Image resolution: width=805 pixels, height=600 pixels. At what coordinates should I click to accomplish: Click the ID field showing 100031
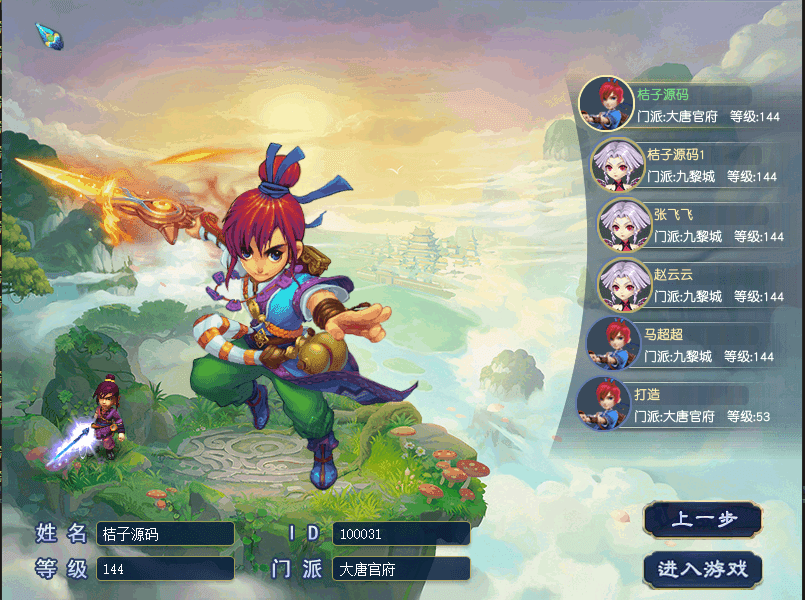[401, 534]
